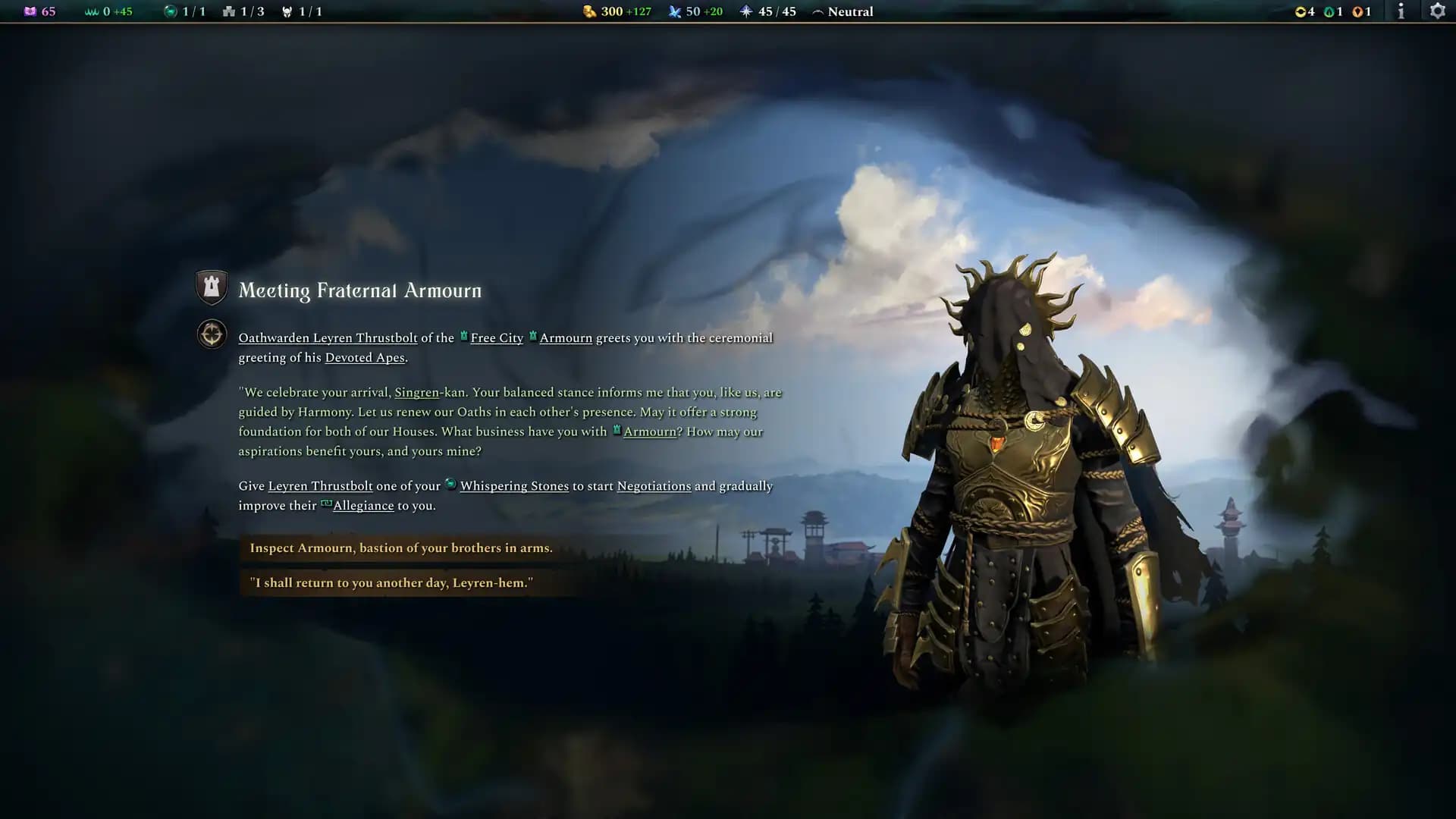The image size is (1456, 819).
Task: Select the Inspect Armourn dialogue option
Action: point(400,547)
